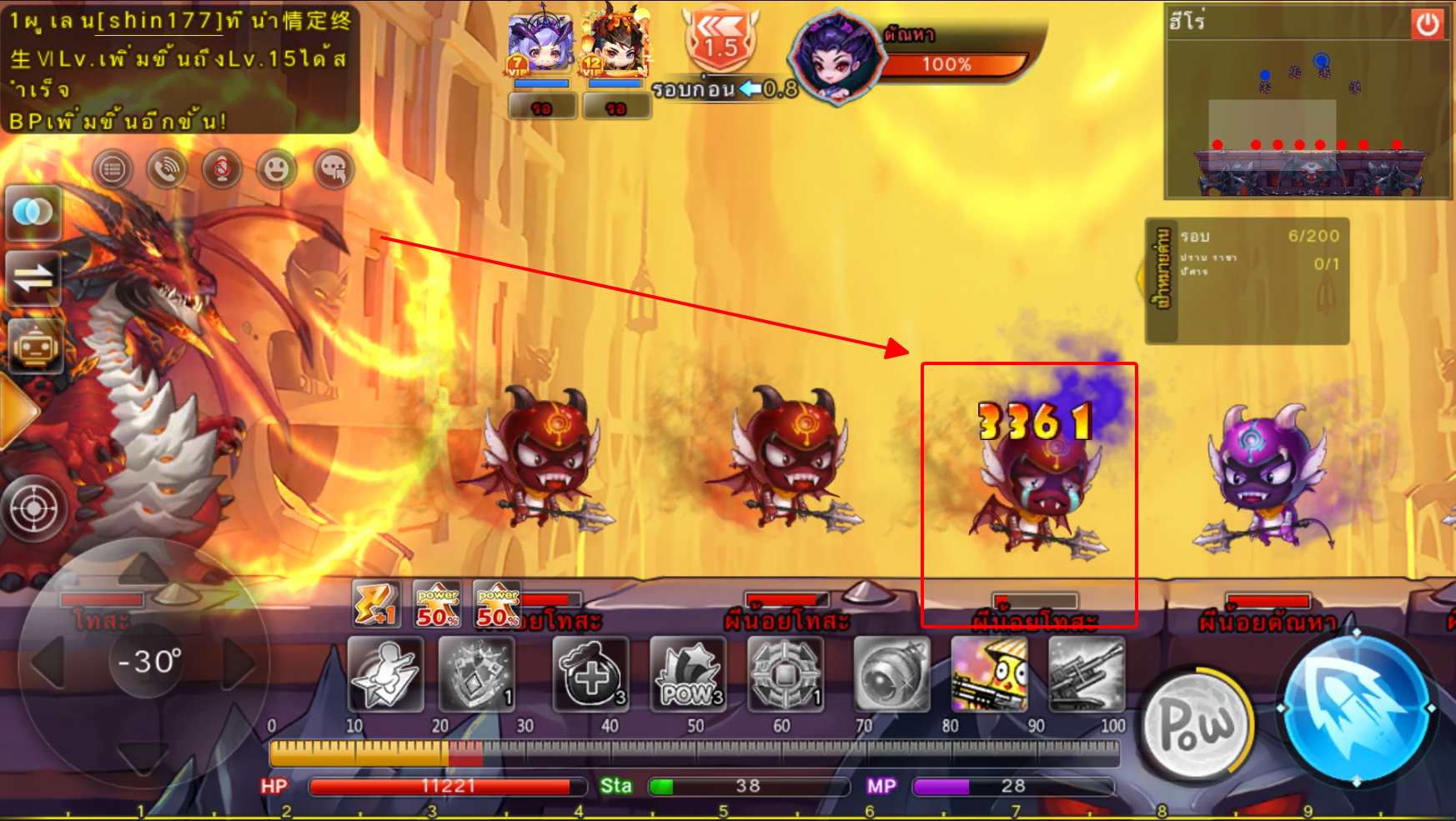
Task: Click the overlapping circles button
Action: (x=33, y=213)
